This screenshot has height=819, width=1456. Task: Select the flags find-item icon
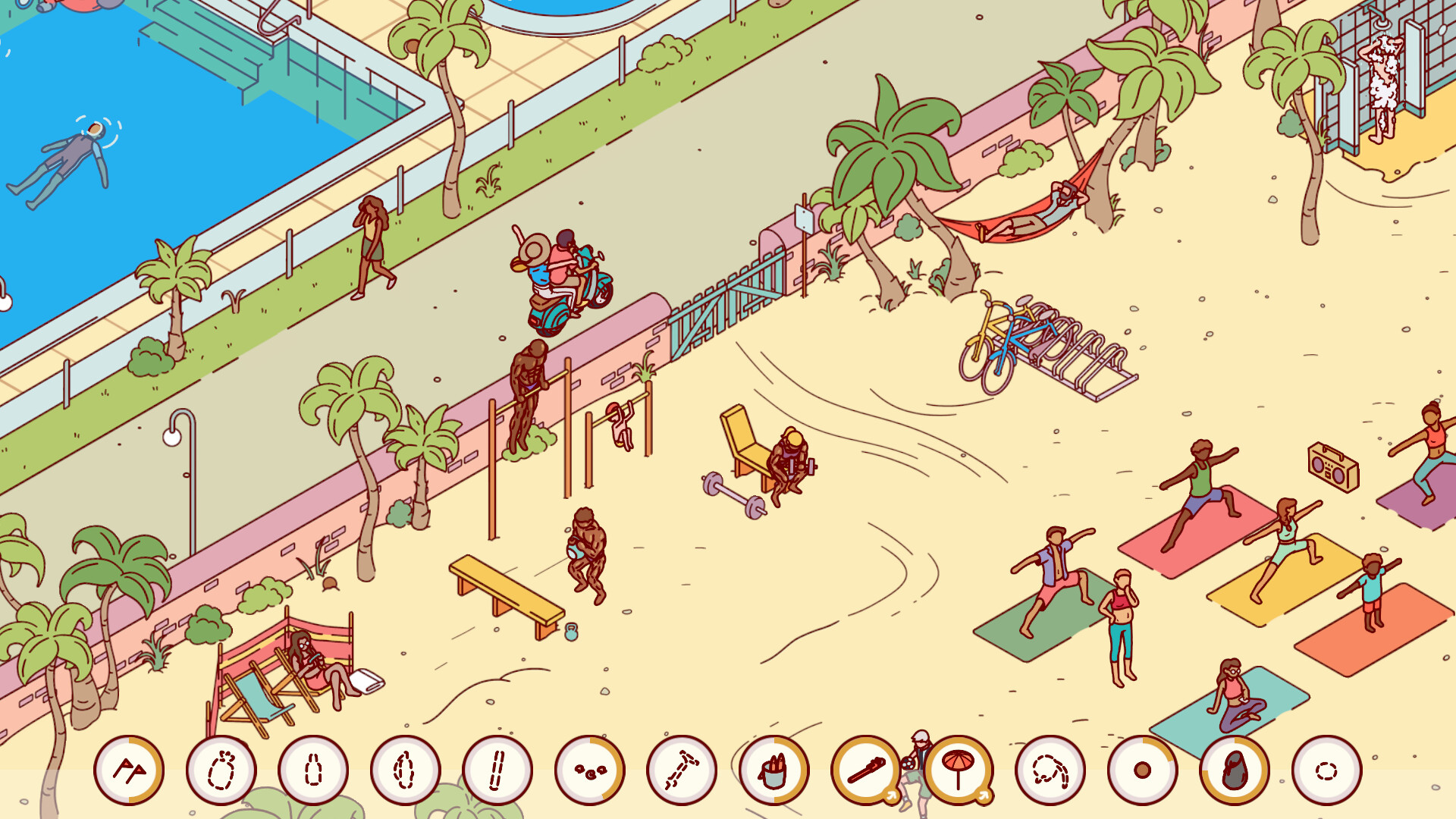coord(129,770)
